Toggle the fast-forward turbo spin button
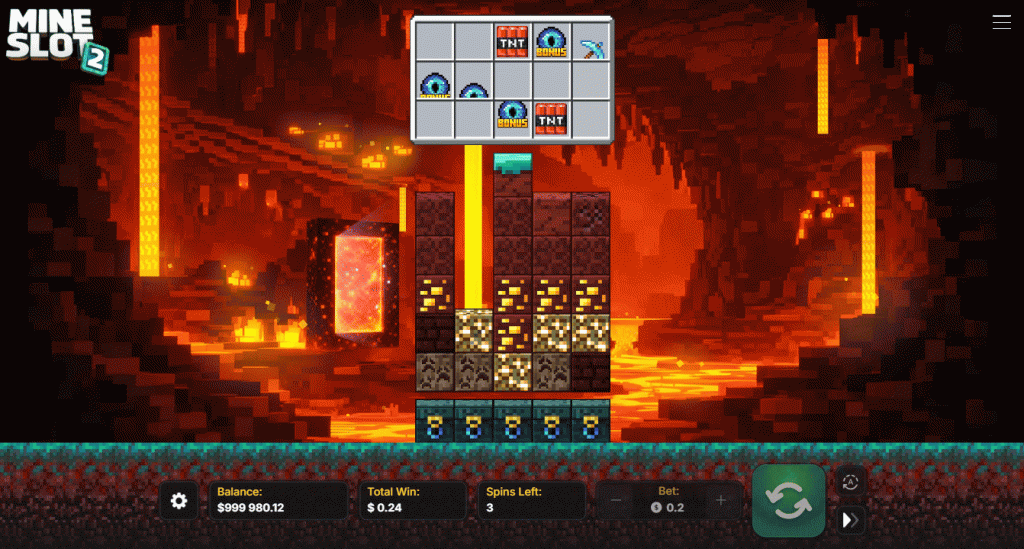Viewport: 1024px width, 549px height. [850, 519]
